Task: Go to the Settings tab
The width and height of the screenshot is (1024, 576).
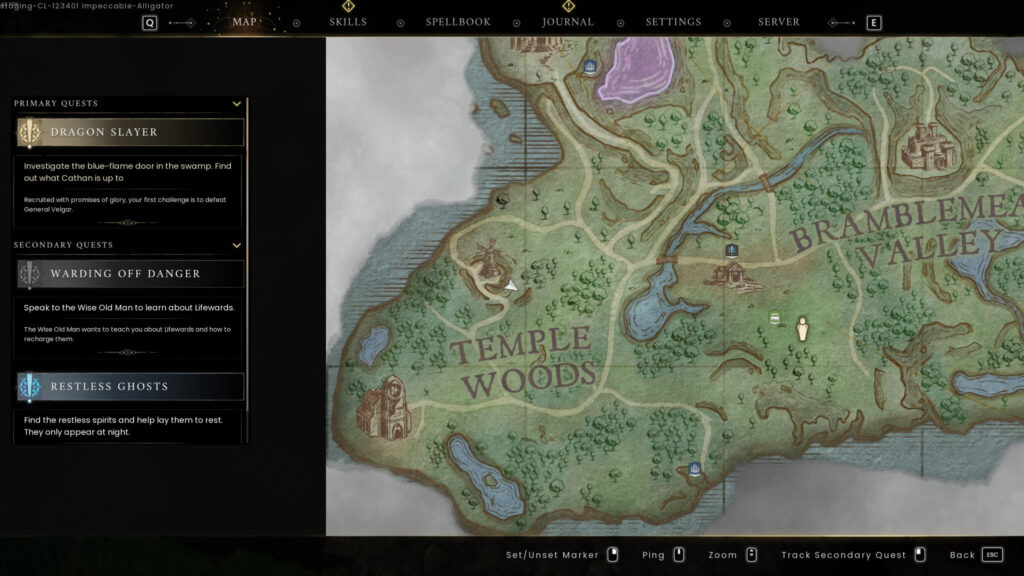Action: tap(673, 22)
